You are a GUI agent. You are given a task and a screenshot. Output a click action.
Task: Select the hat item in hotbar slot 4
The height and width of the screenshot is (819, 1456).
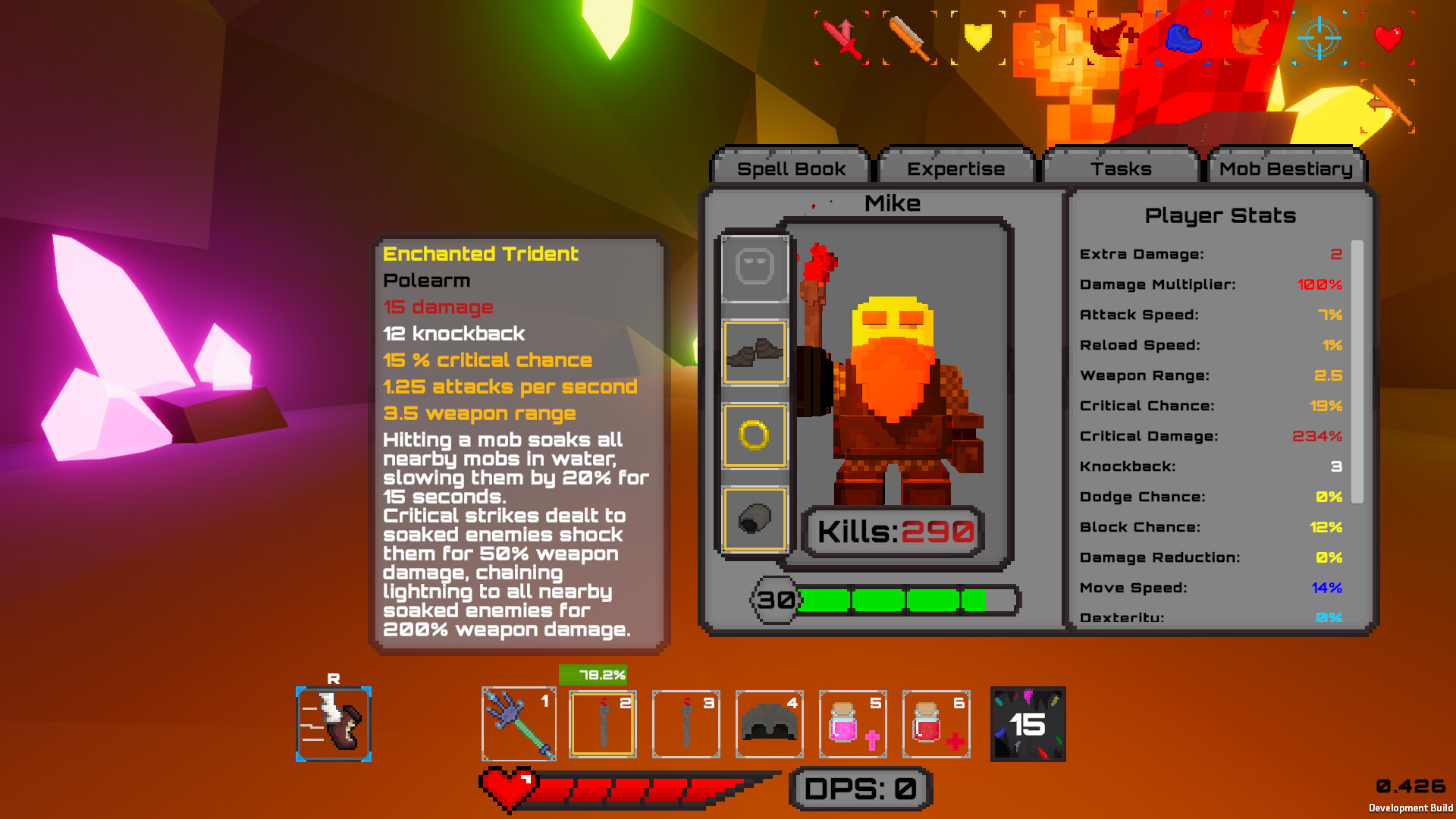768,723
